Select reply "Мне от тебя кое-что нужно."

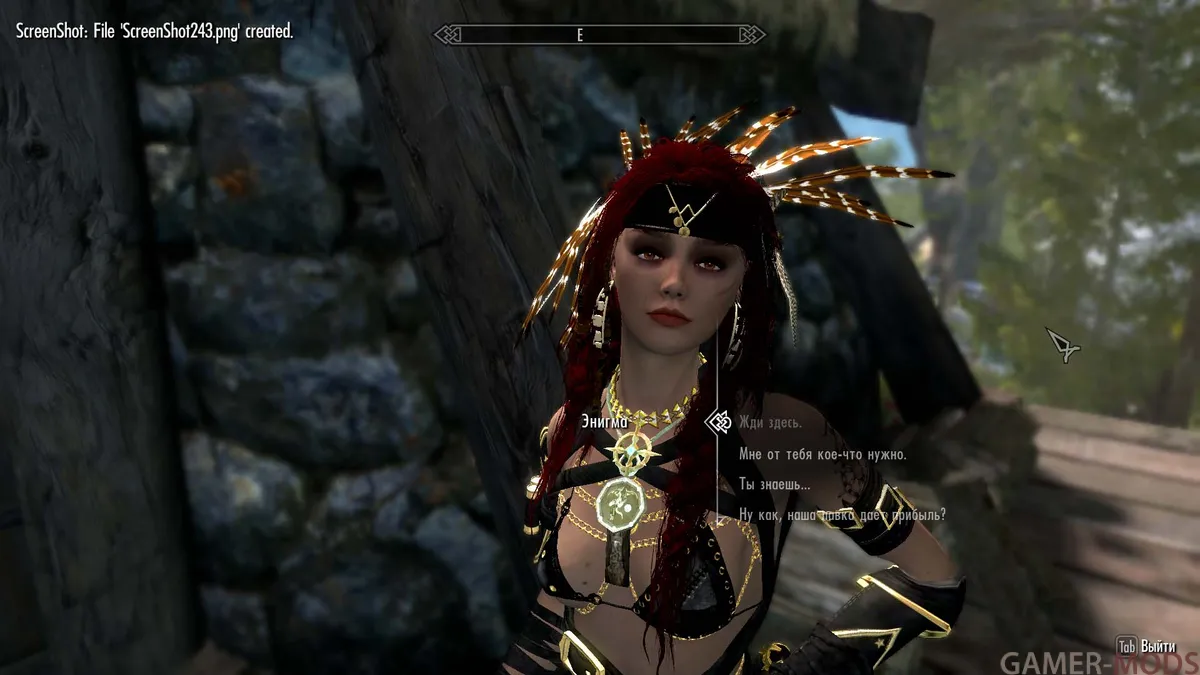click(x=822, y=454)
